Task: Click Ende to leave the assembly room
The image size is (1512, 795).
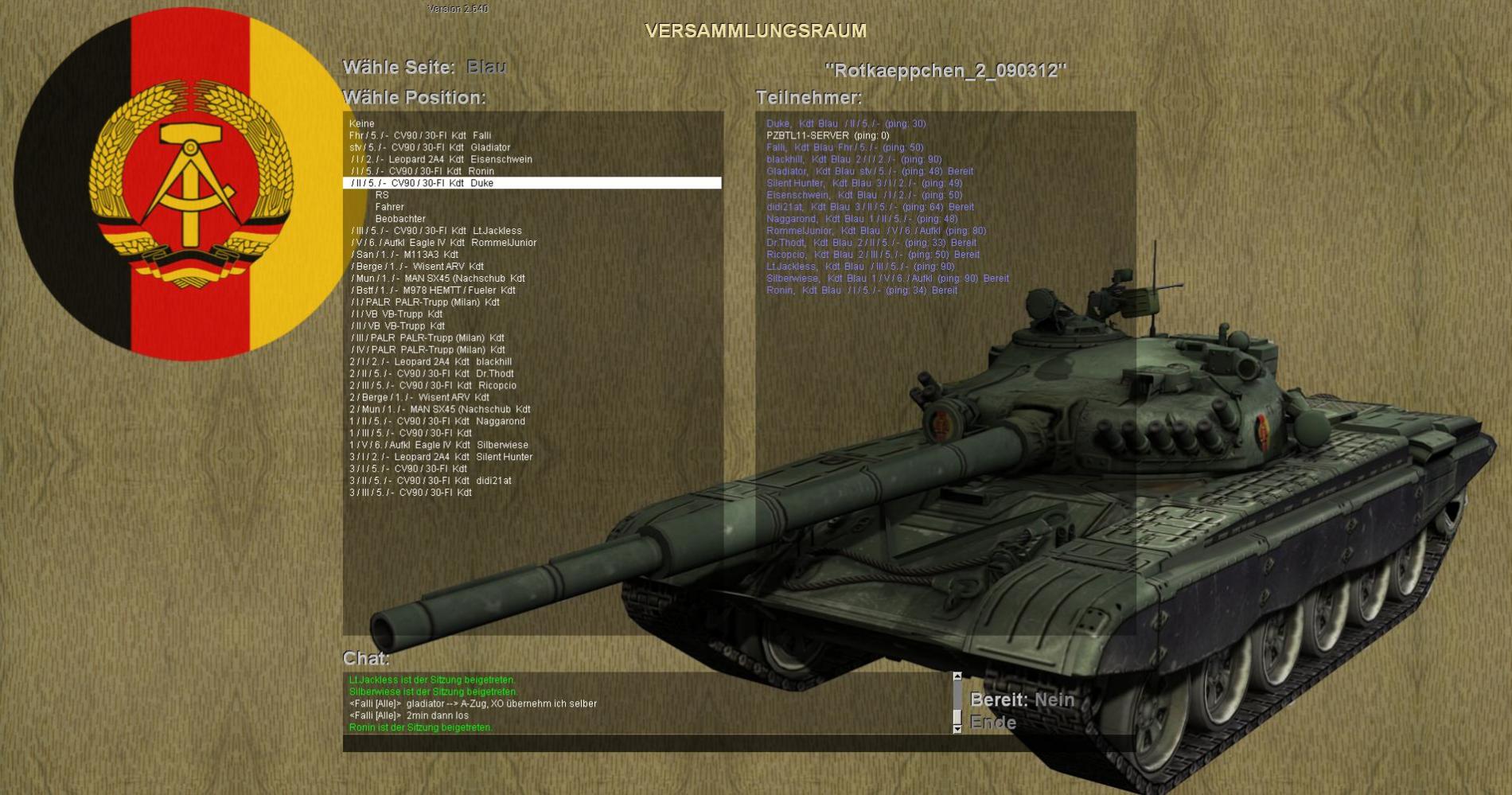Action: 993,723
